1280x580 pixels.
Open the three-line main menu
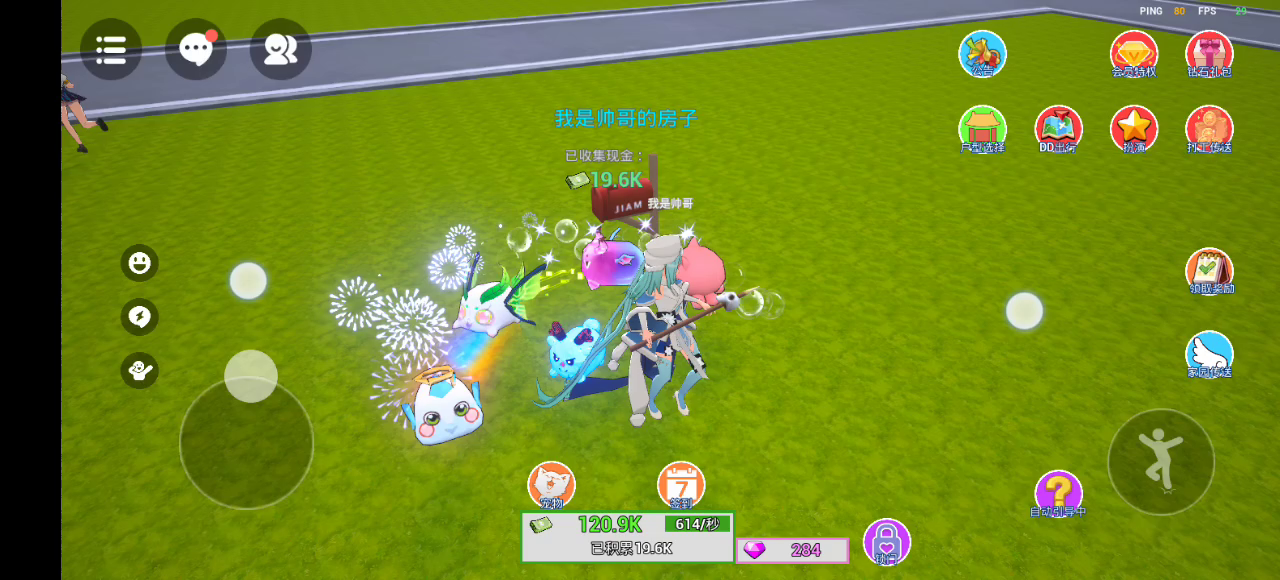click(x=111, y=49)
